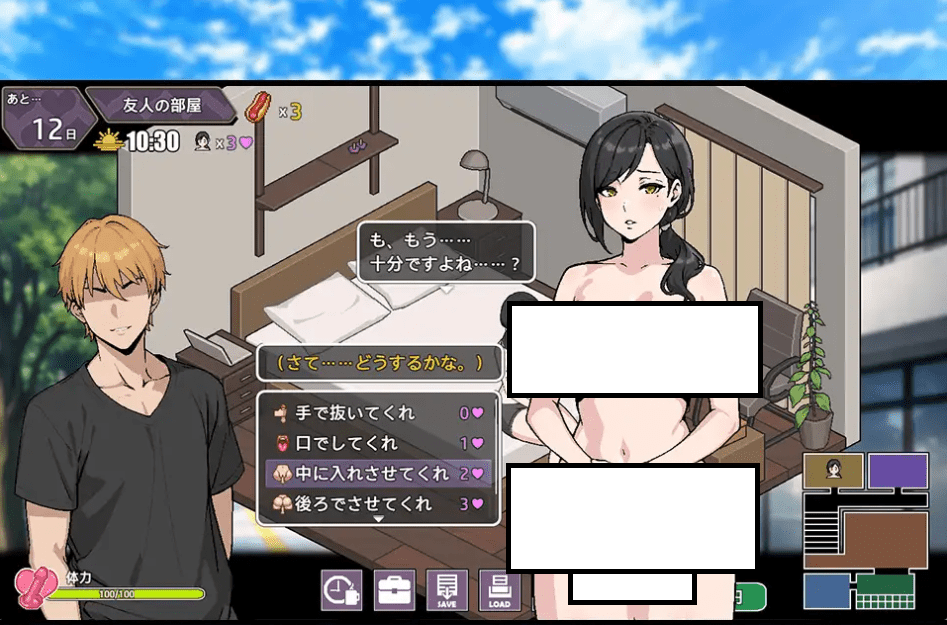Click the SAVE button

coord(447,590)
